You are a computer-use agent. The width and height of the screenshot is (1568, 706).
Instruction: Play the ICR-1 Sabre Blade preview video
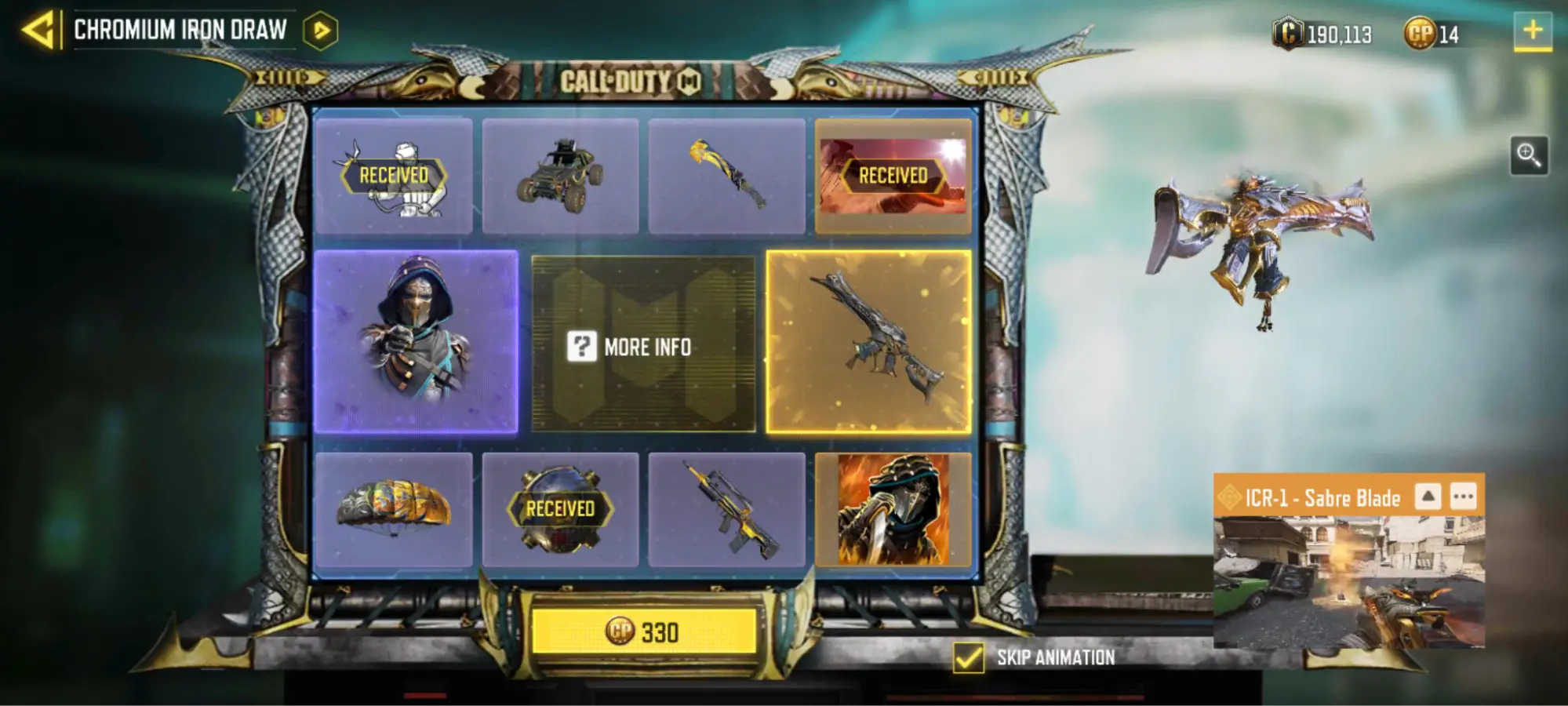pos(1348,582)
